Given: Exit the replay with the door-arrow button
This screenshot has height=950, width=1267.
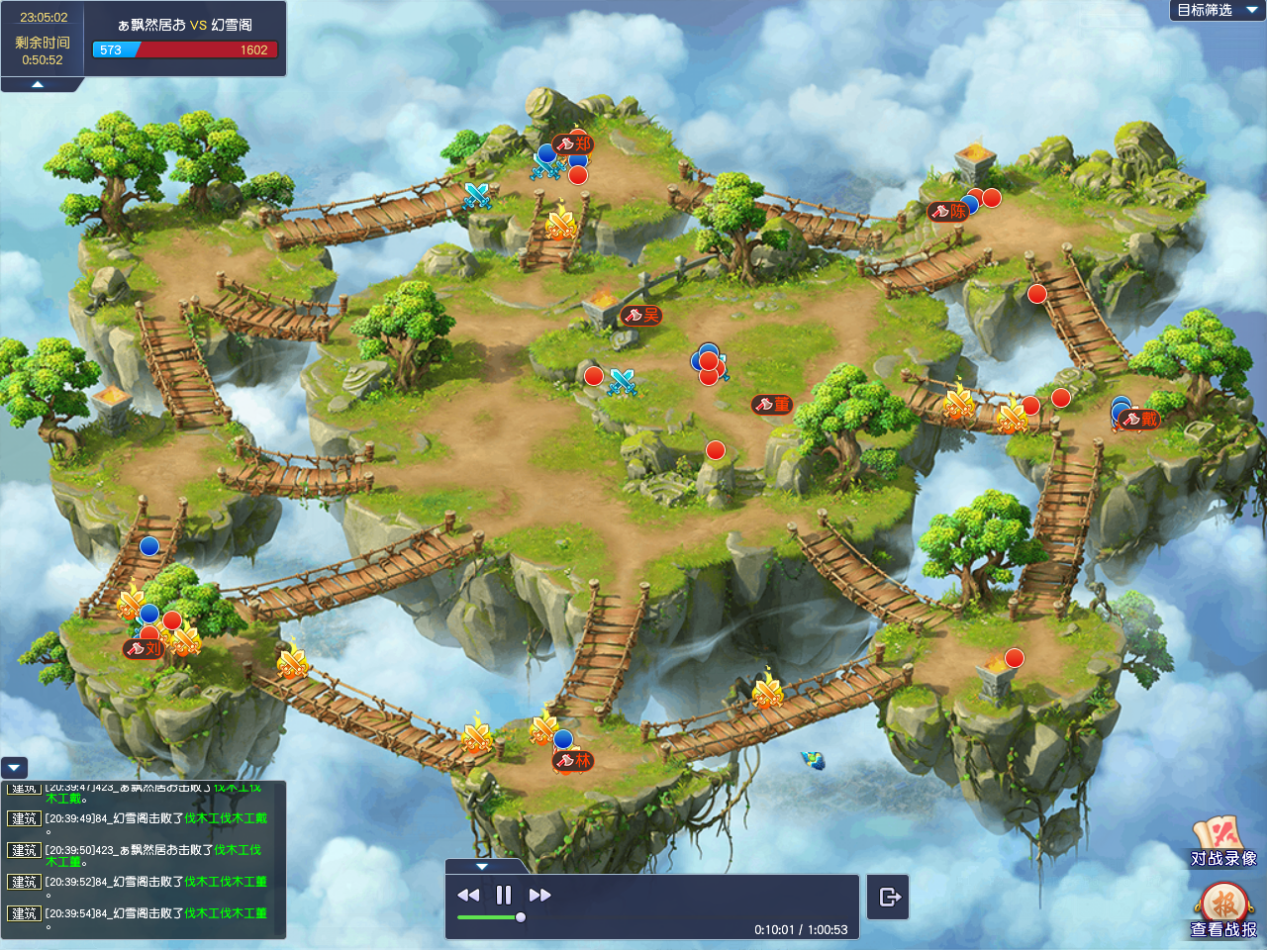Looking at the screenshot, I should (x=889, y=897).
